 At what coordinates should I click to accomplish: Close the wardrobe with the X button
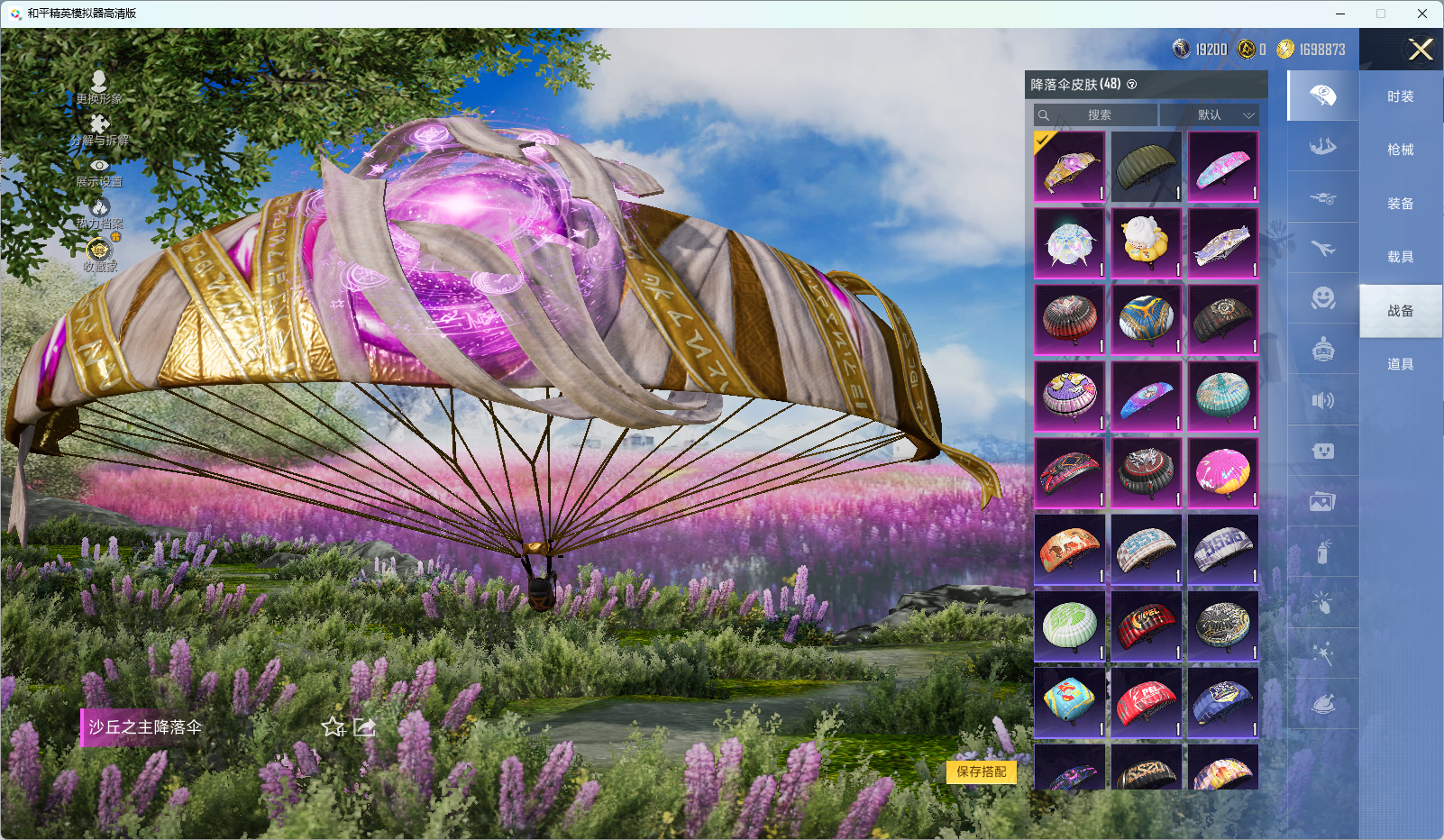tap(1421, 50)
